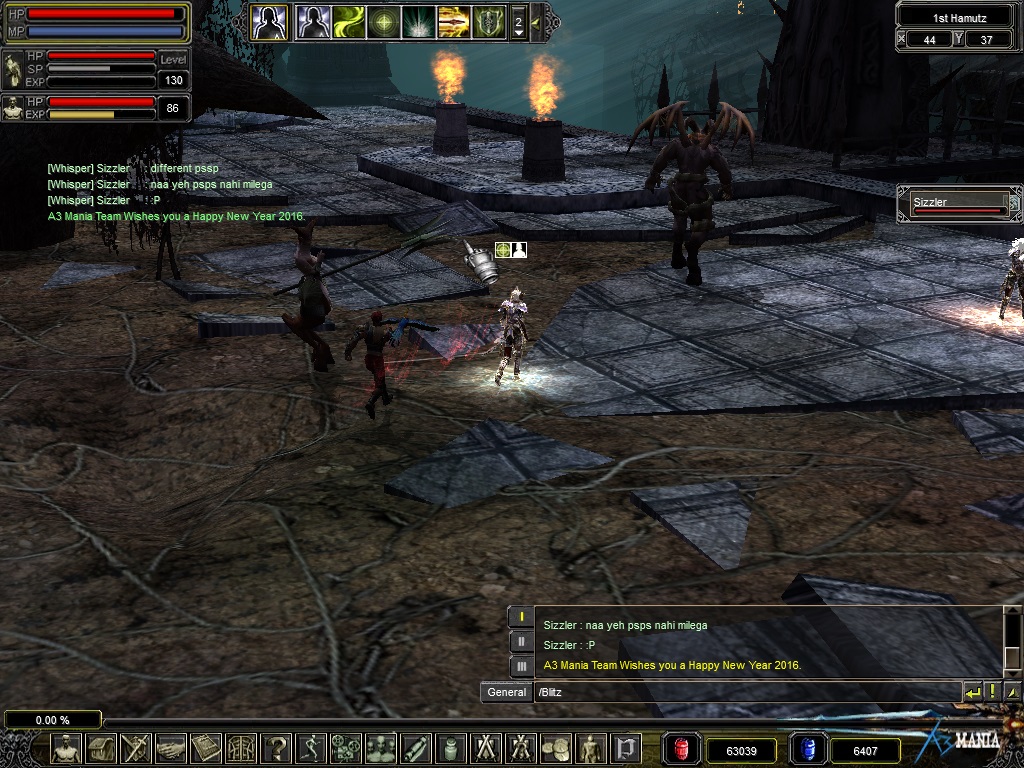Cast the white light burst skill
Screen dimensions: 1024x768
[x=418, y=21]
